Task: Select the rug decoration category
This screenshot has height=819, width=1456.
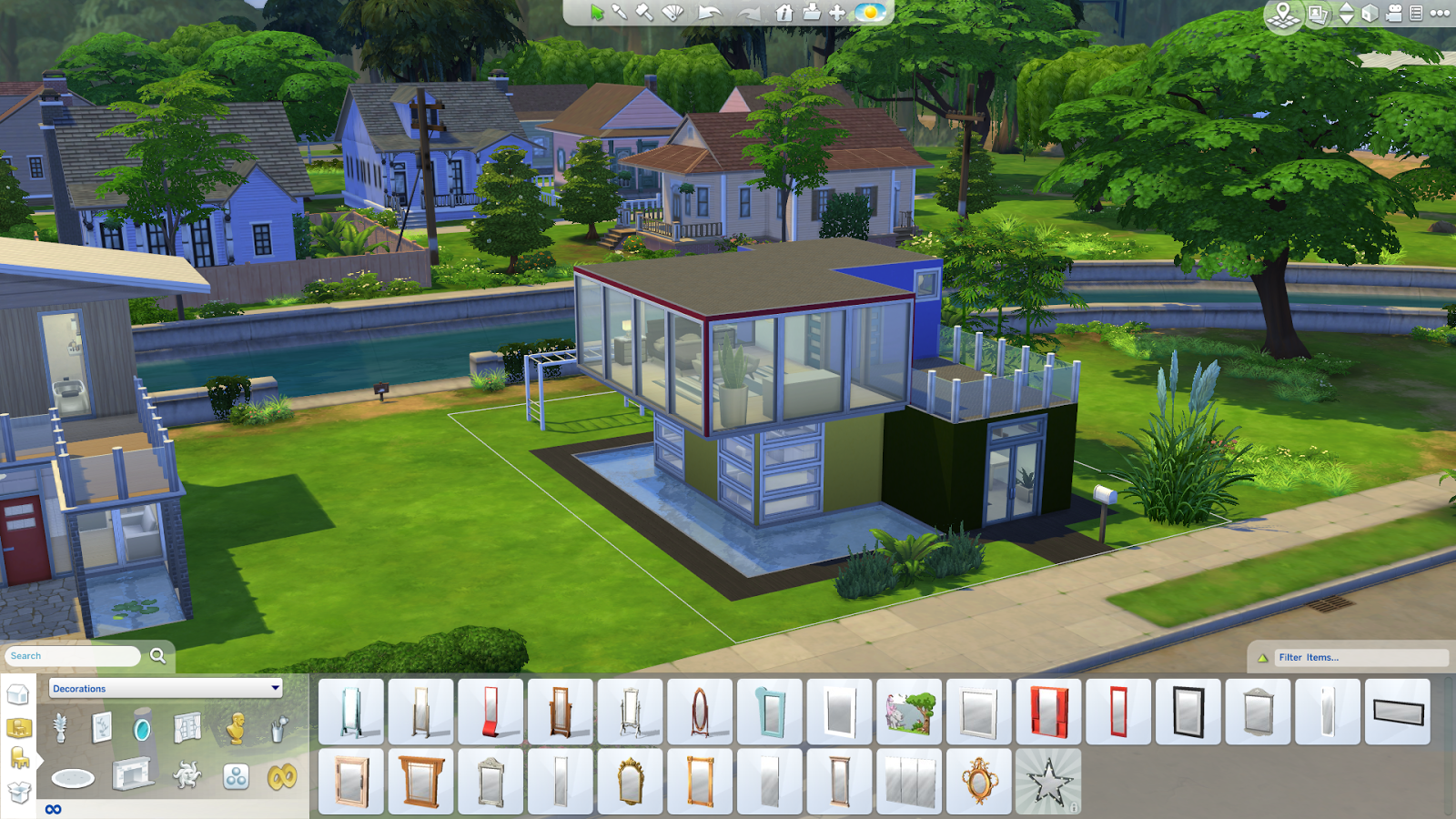Action: pyautogui.click(x=73, y=778)
